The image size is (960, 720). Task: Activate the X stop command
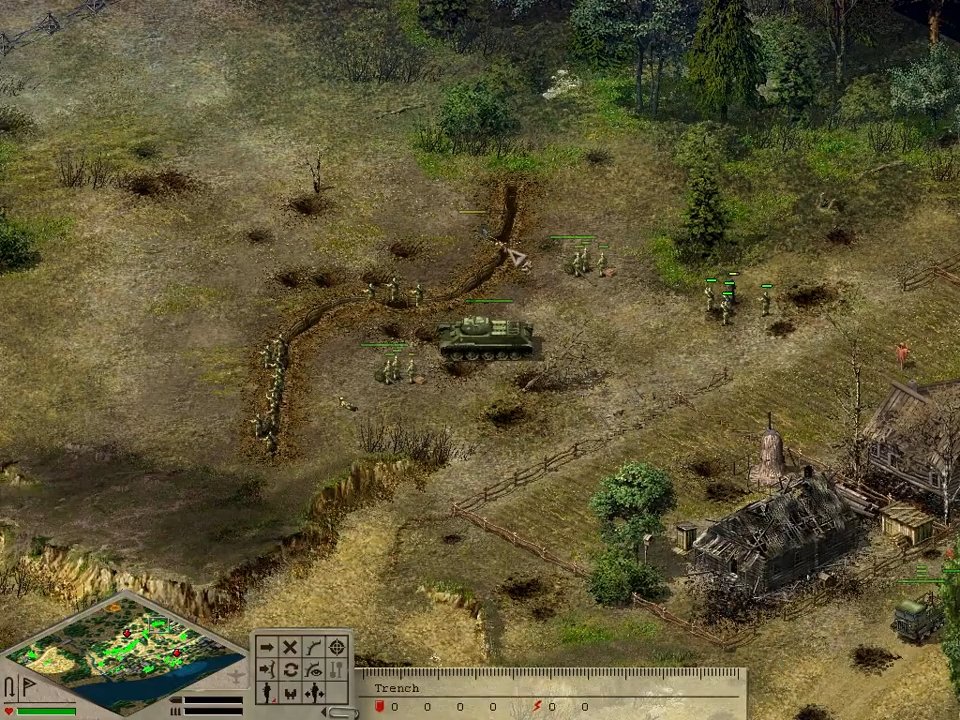[290, 647]
